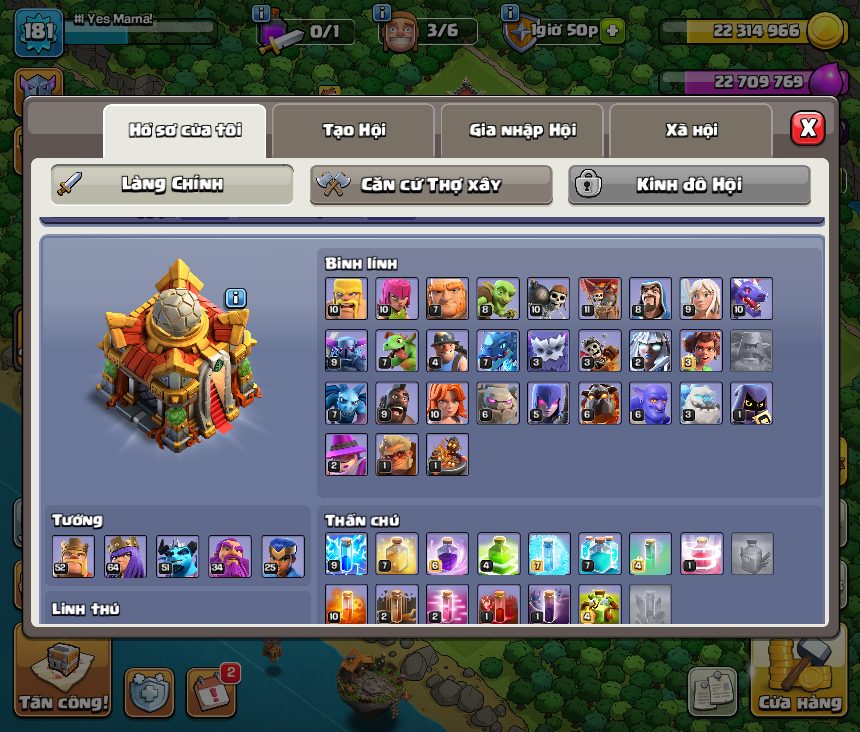Select the Goblin troop icon
Viewport: 860px width, 732px height.
[497, 298]
